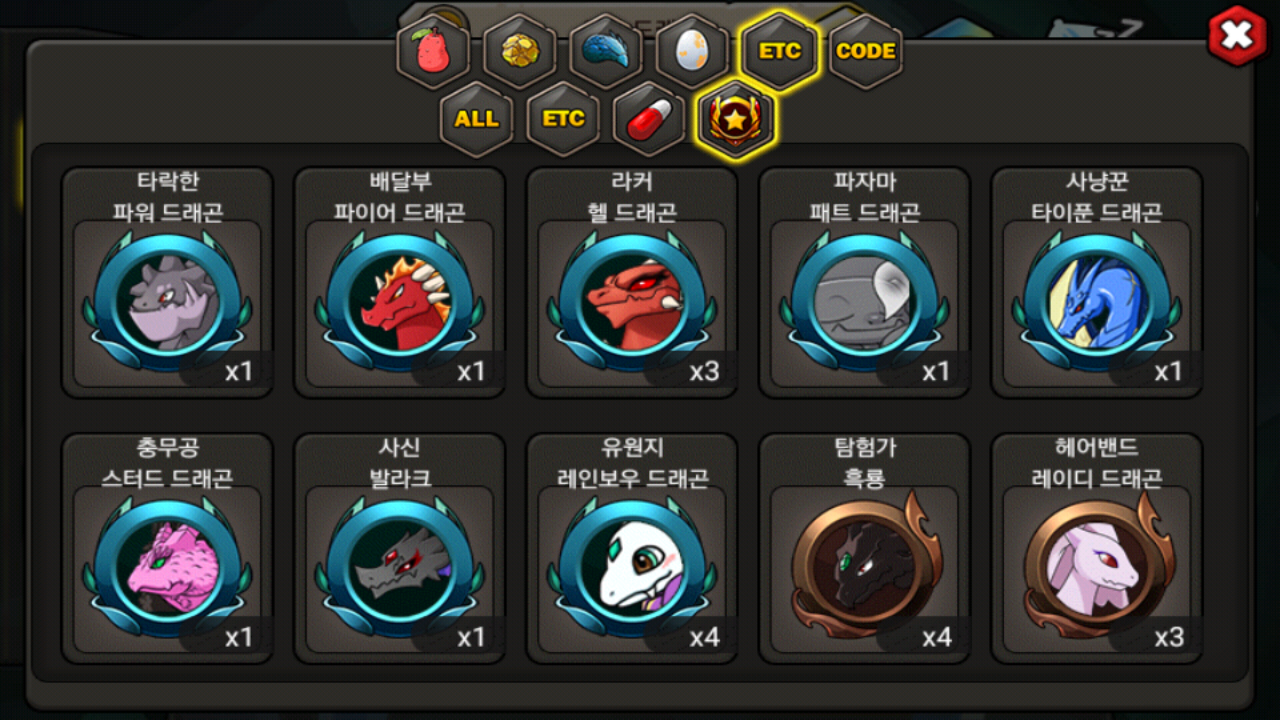Choose the 충무공 스터드 드래곤 badge
Viewport: 1280px width, 720px height.
(167, 566)
